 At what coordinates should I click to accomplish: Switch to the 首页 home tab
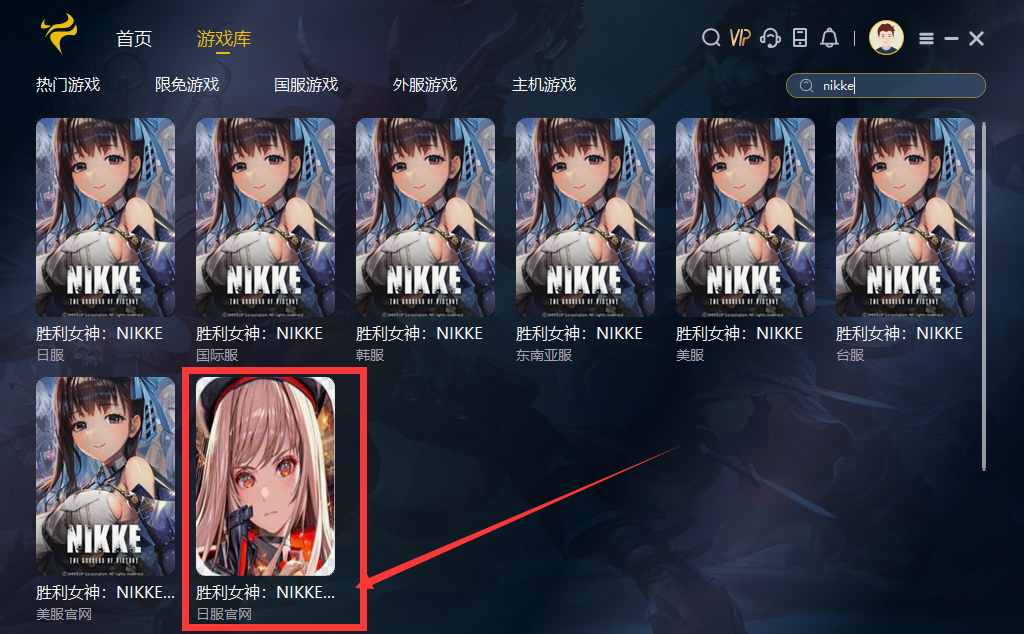[x=134, y=39]
